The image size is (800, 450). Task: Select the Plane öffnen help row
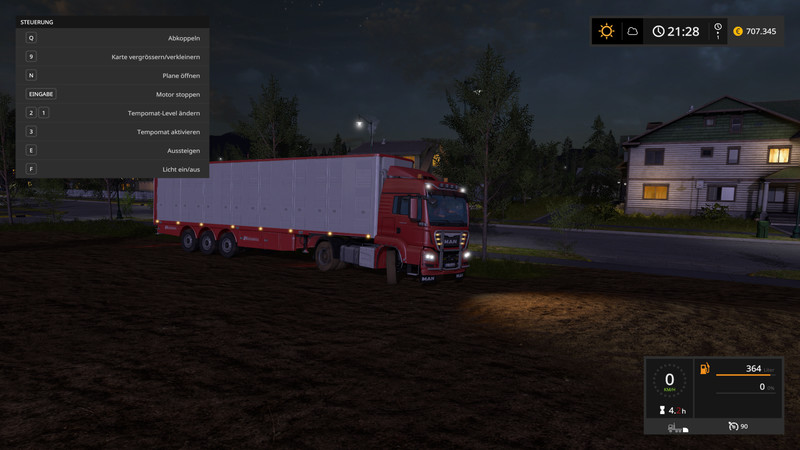[112, 75]
